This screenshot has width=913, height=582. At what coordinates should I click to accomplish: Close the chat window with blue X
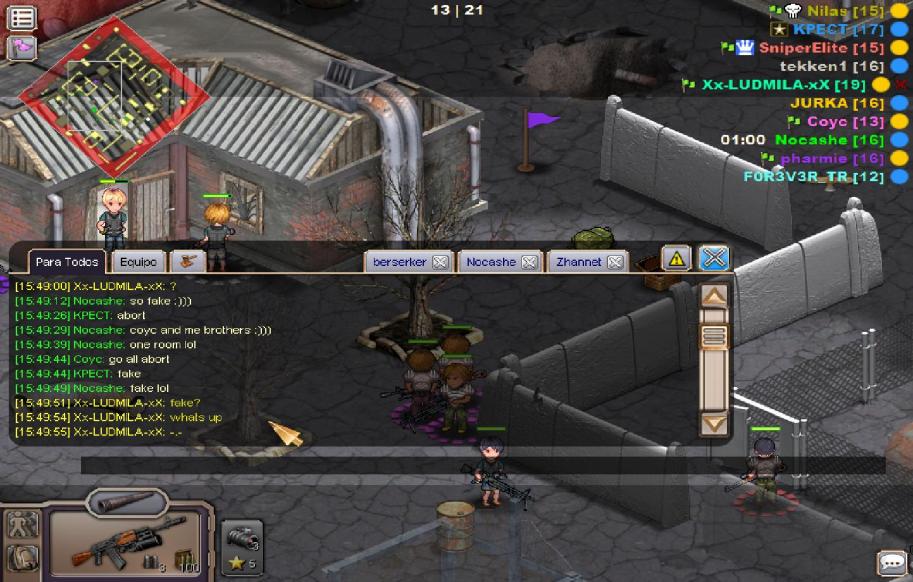[x=713, y=258]
